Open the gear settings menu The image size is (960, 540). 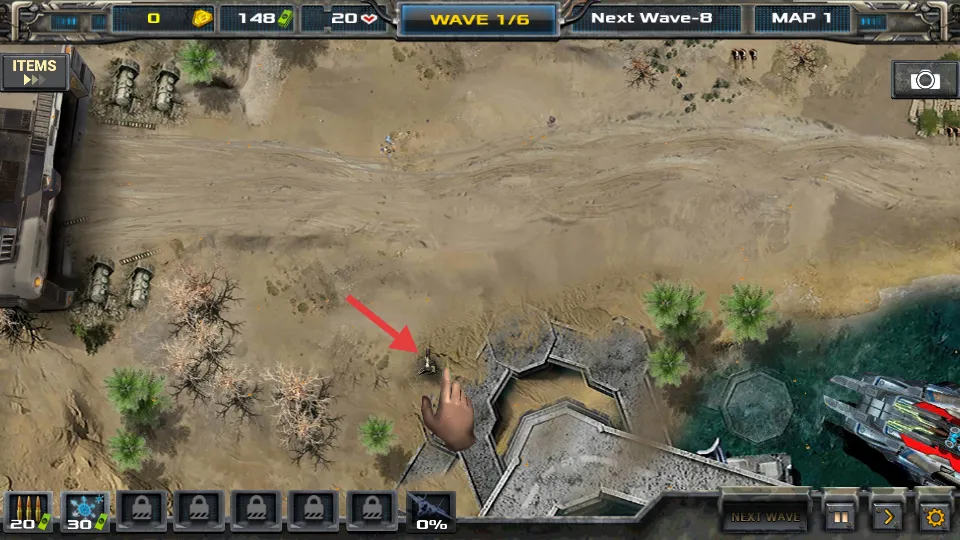[x=935, y=516]
